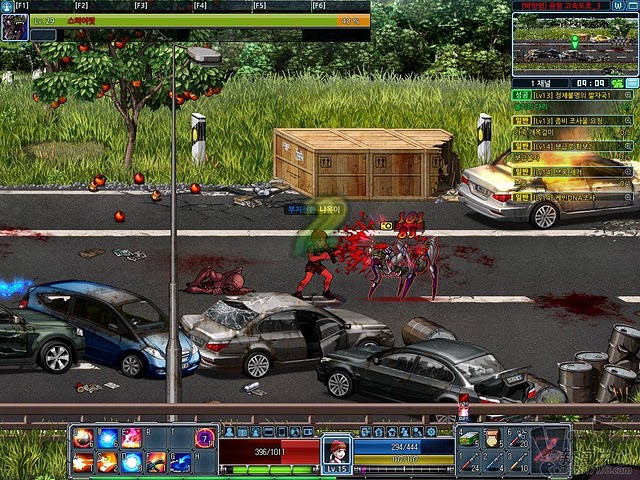The image size is (640, 480).
Task: Use the green item in the quick slots
Action: [468, 438]
